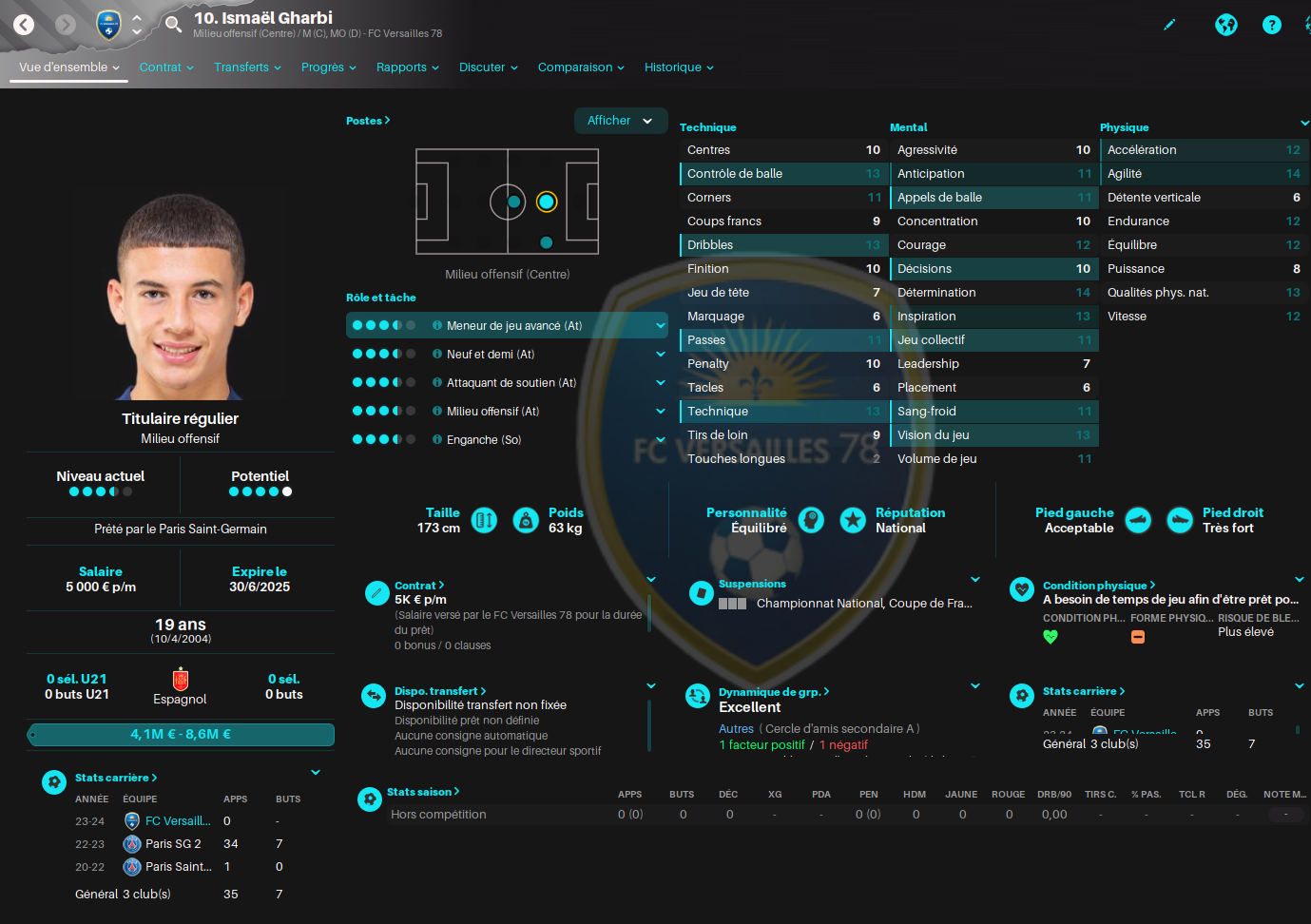Show the Comparaison tab options
Viewport: 1311px width, 924px height.
[581, 67]
